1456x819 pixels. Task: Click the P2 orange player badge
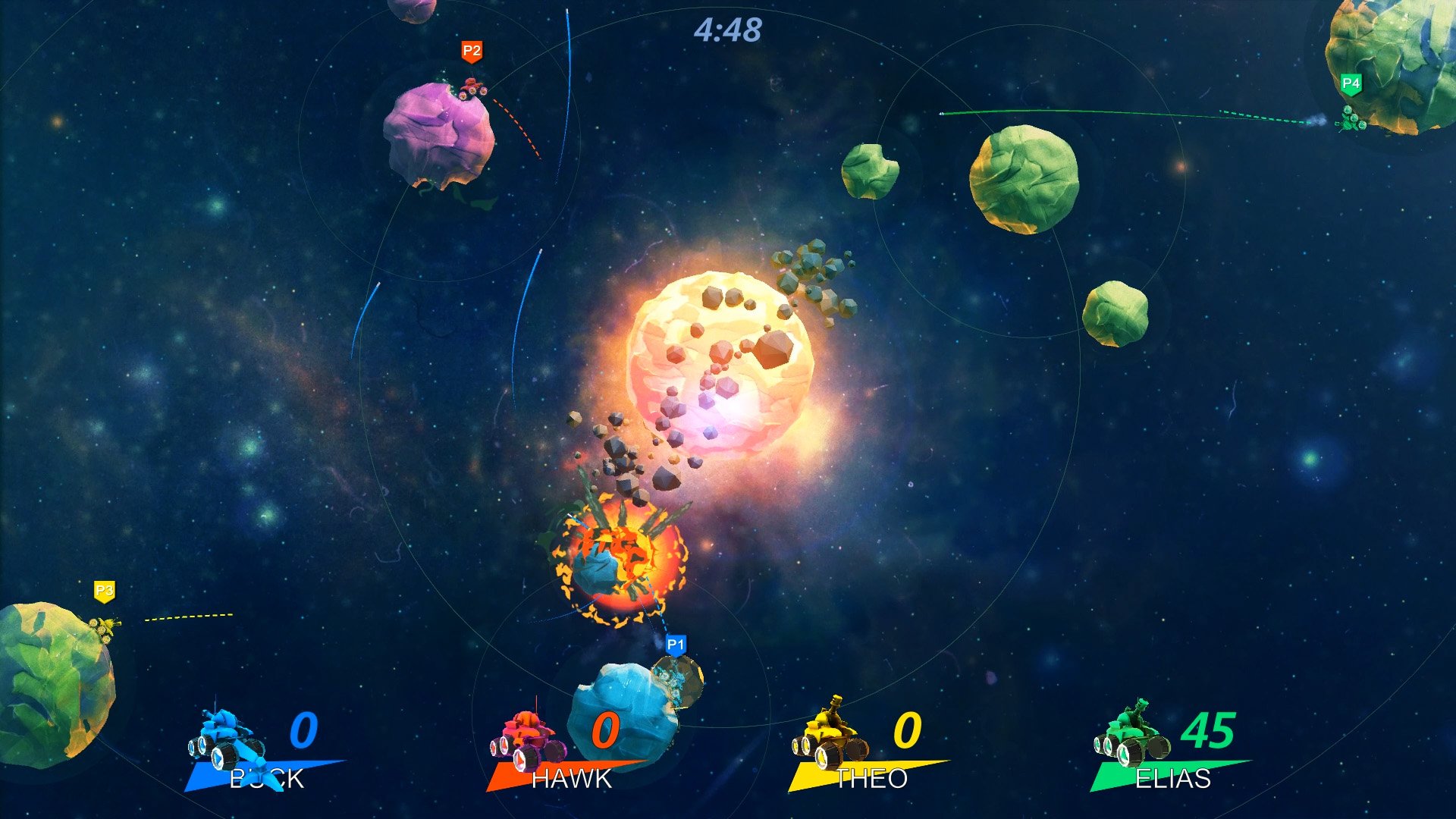click(x=470, y=52)
